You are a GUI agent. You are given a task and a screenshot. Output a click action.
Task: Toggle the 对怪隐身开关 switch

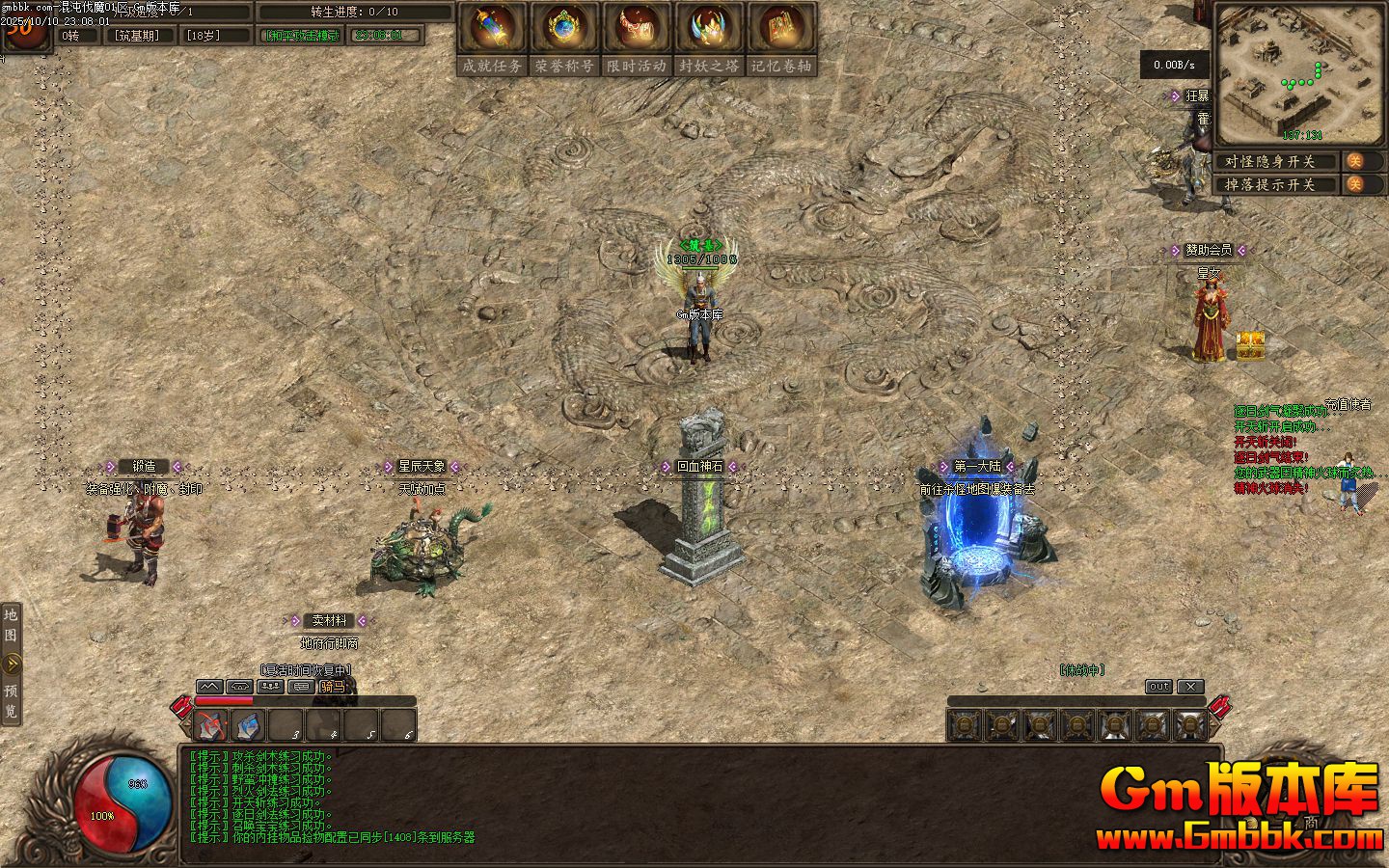click(x=1355, y=161)
